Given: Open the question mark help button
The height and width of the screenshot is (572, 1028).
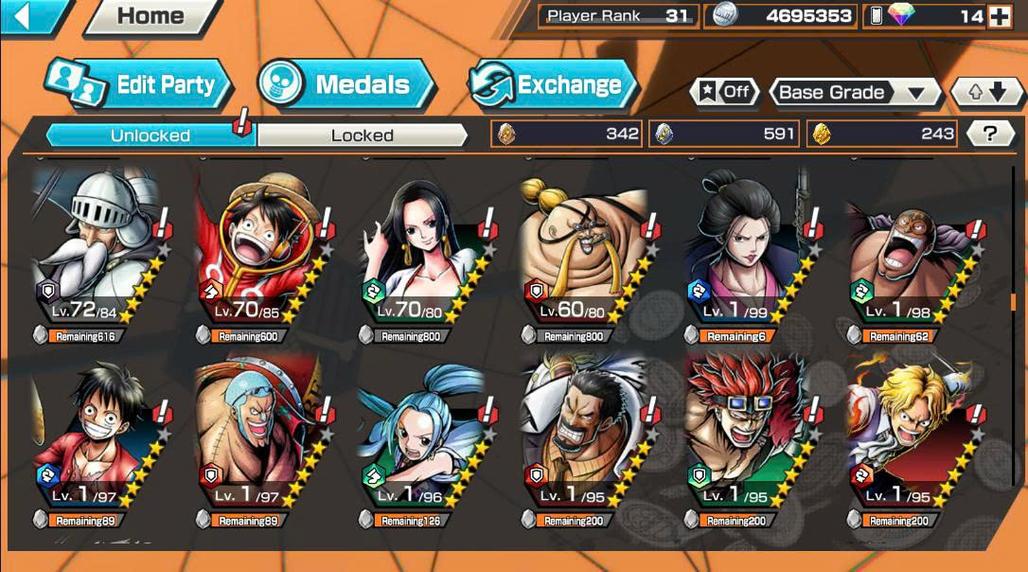Looking at the screenshot, I should coord(990,134).
